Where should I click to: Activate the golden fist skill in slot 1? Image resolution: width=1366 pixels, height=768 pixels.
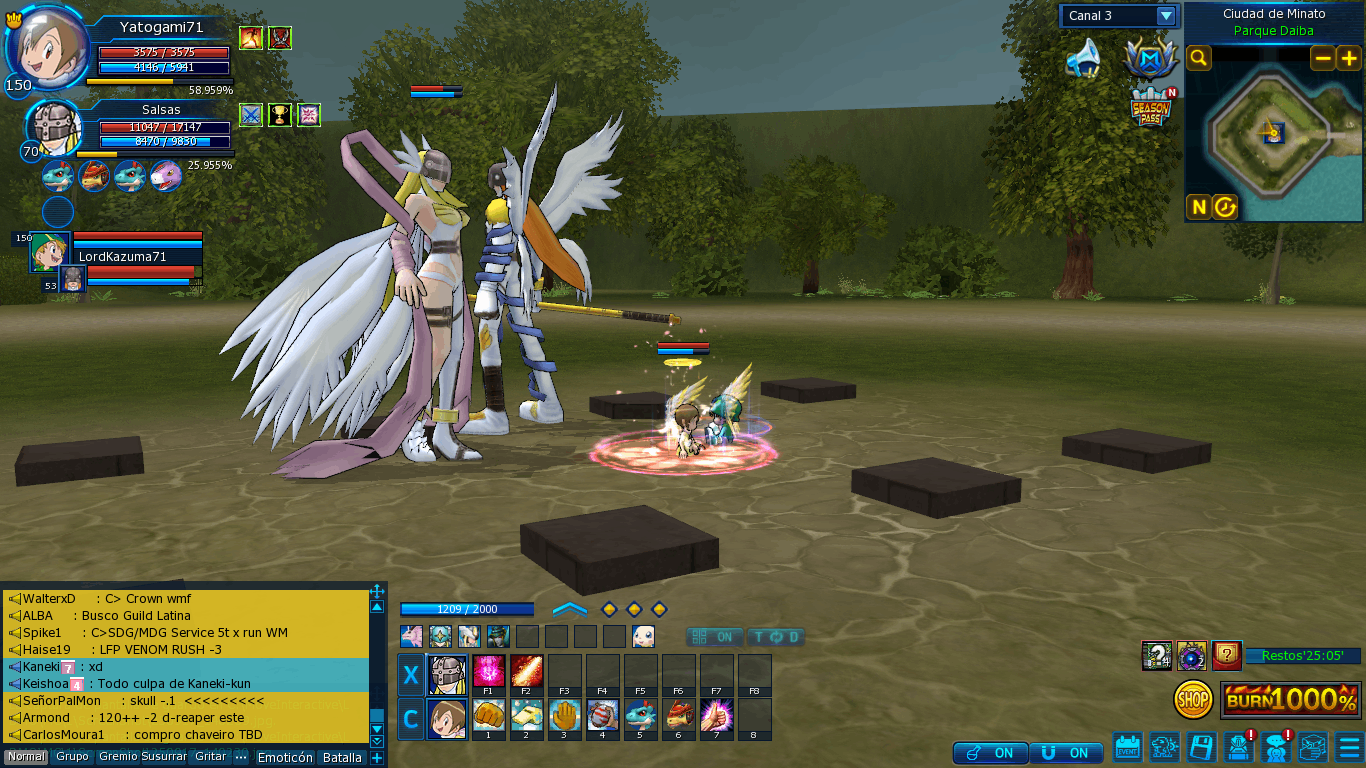pos(488,715)
